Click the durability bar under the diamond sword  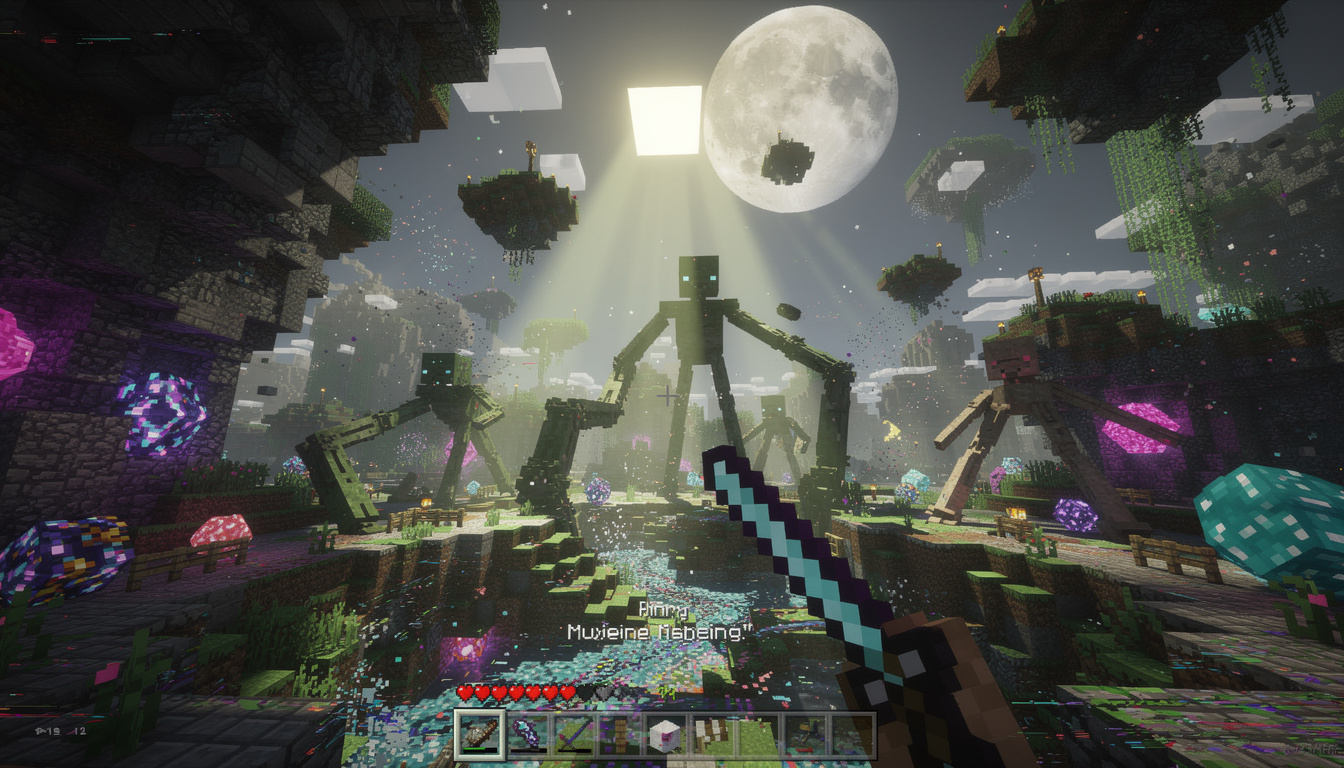[x=571, y=750]
